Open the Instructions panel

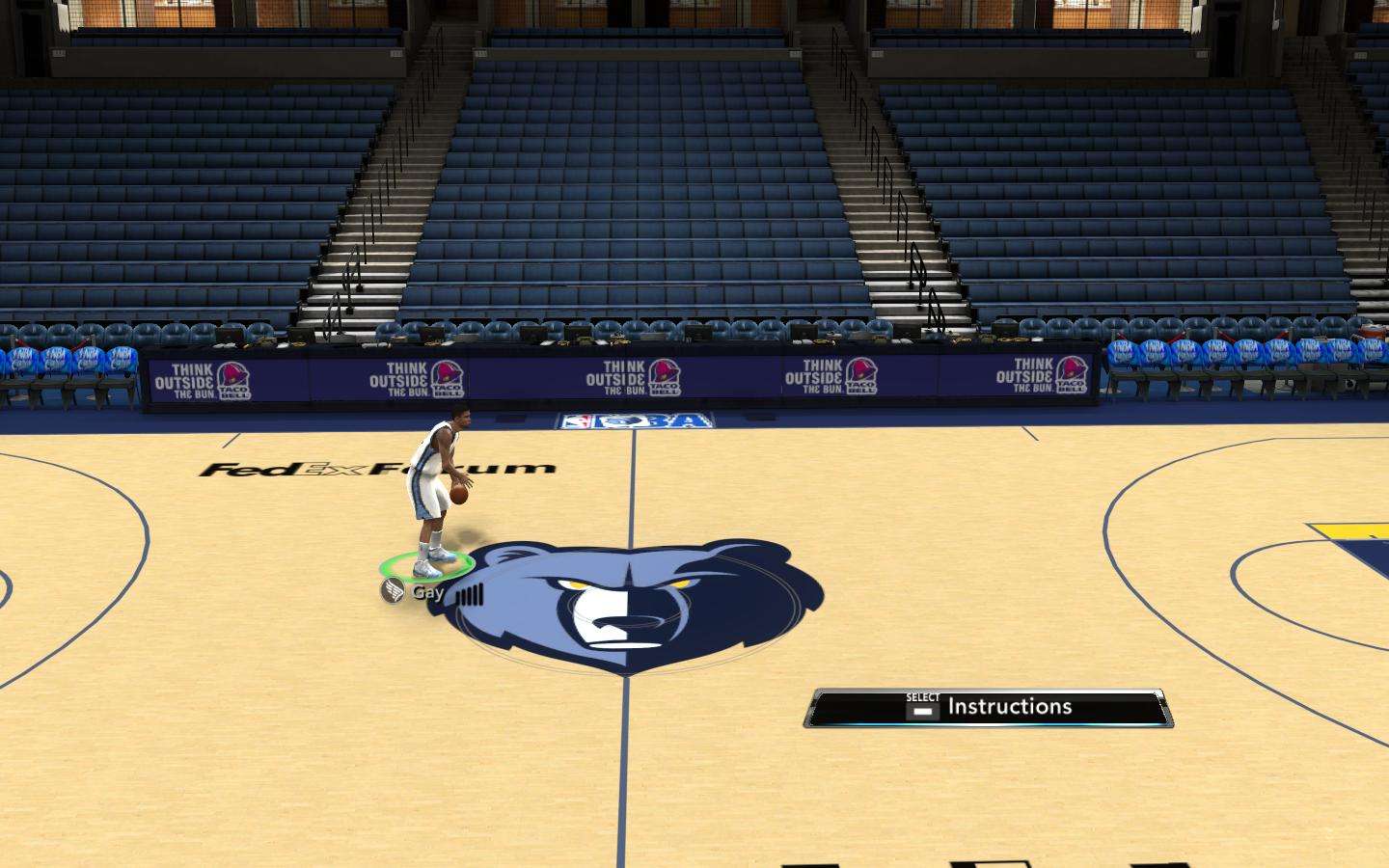click(990, 708)
